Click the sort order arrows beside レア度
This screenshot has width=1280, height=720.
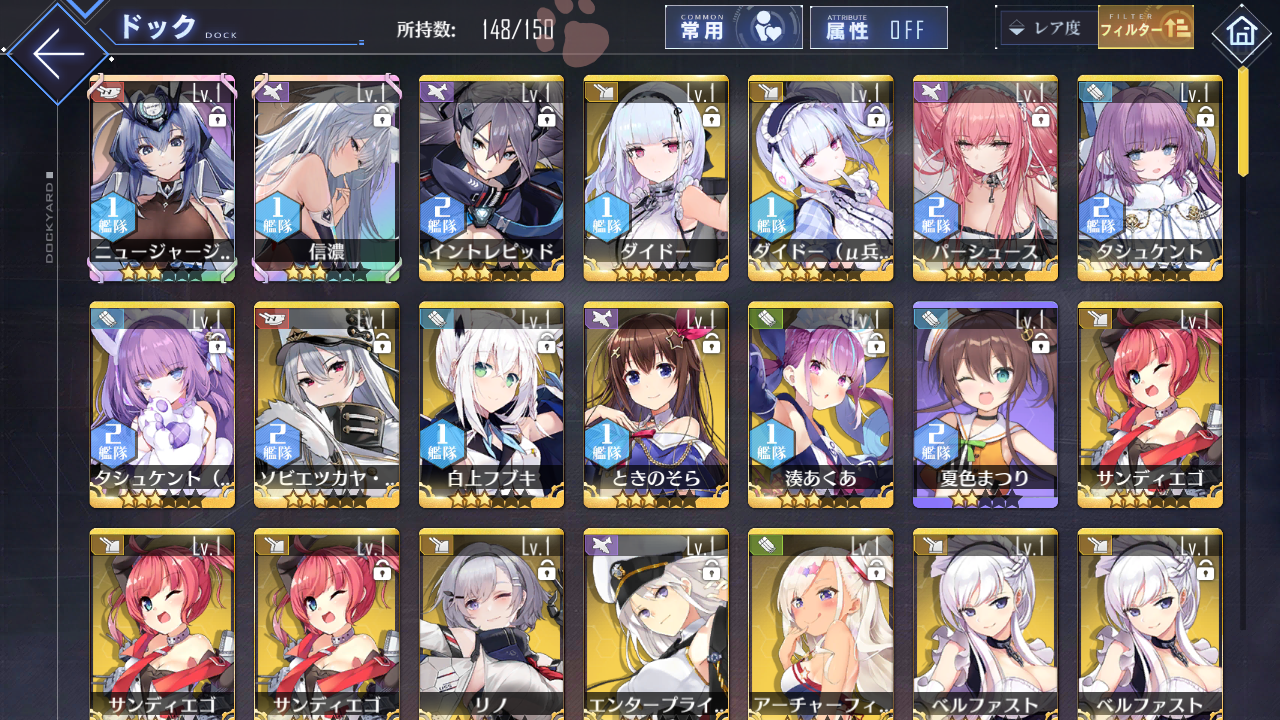coord(1017,27)
